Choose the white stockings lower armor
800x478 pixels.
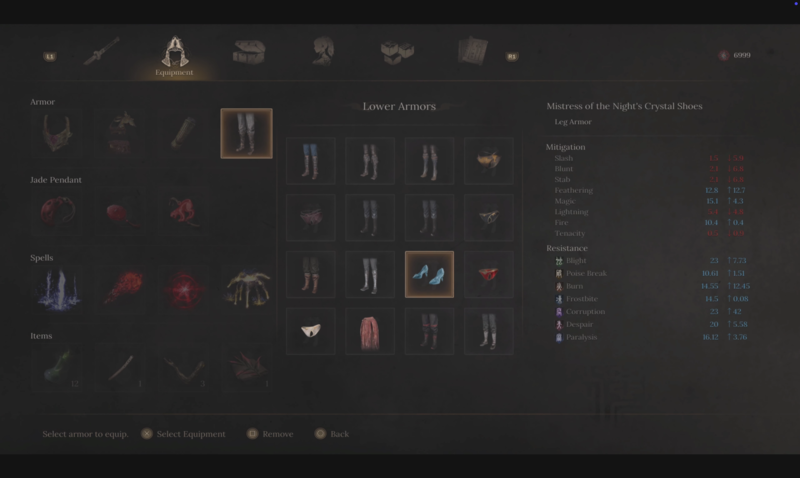(x=370, y=274)
